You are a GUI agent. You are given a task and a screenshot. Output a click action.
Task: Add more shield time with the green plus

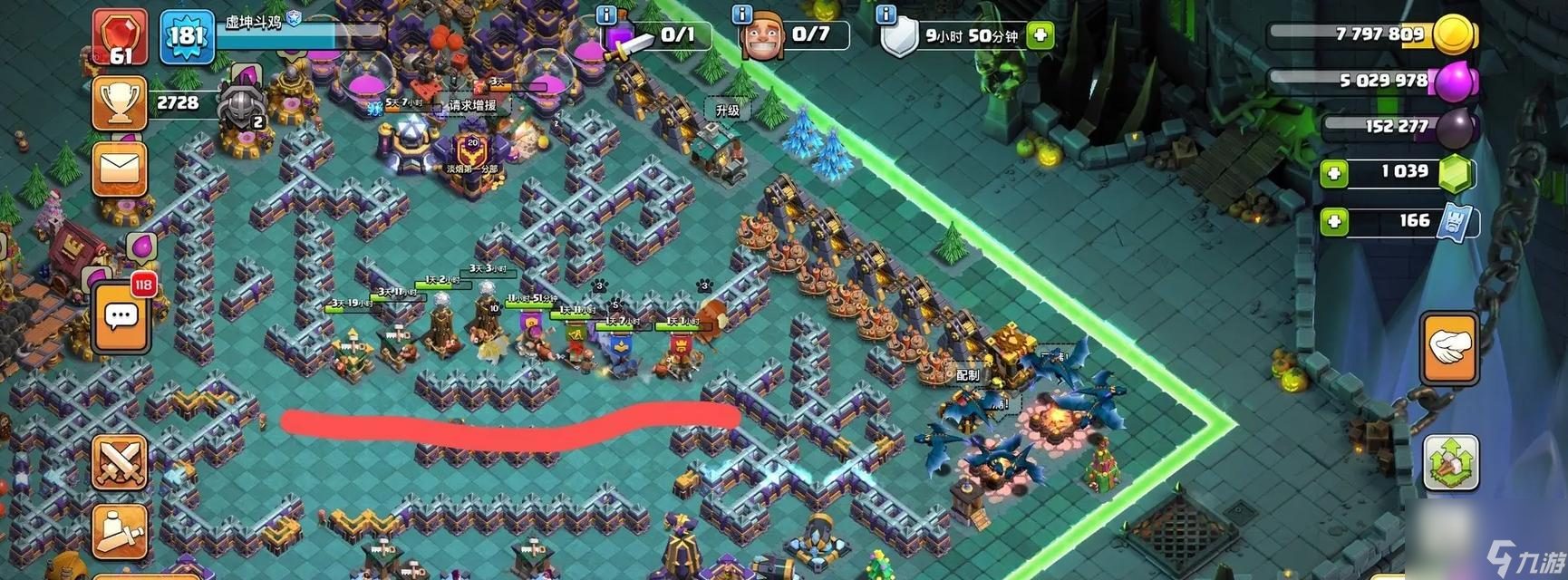point(1040,35)
